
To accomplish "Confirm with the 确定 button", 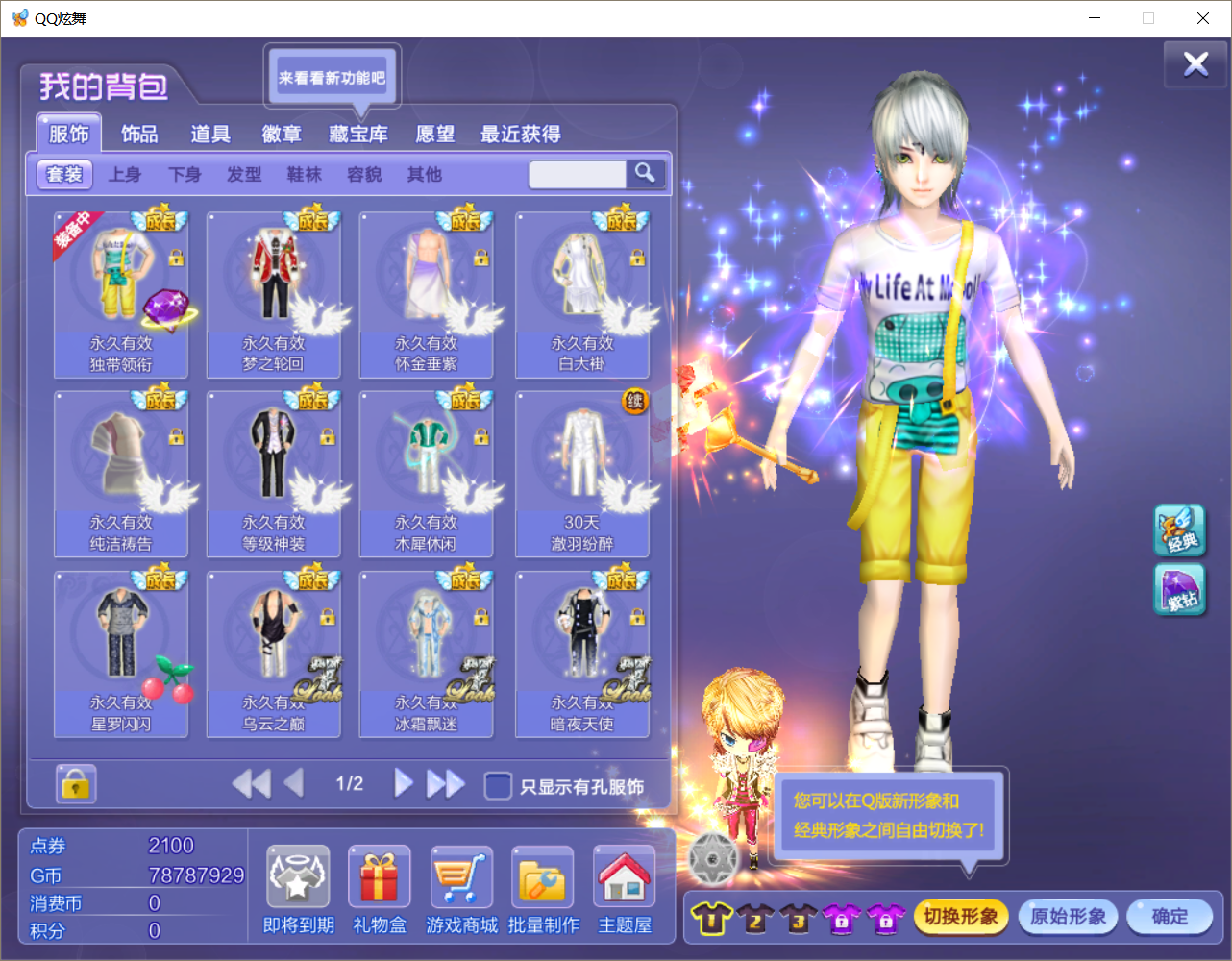I will tap(1170, 917).
